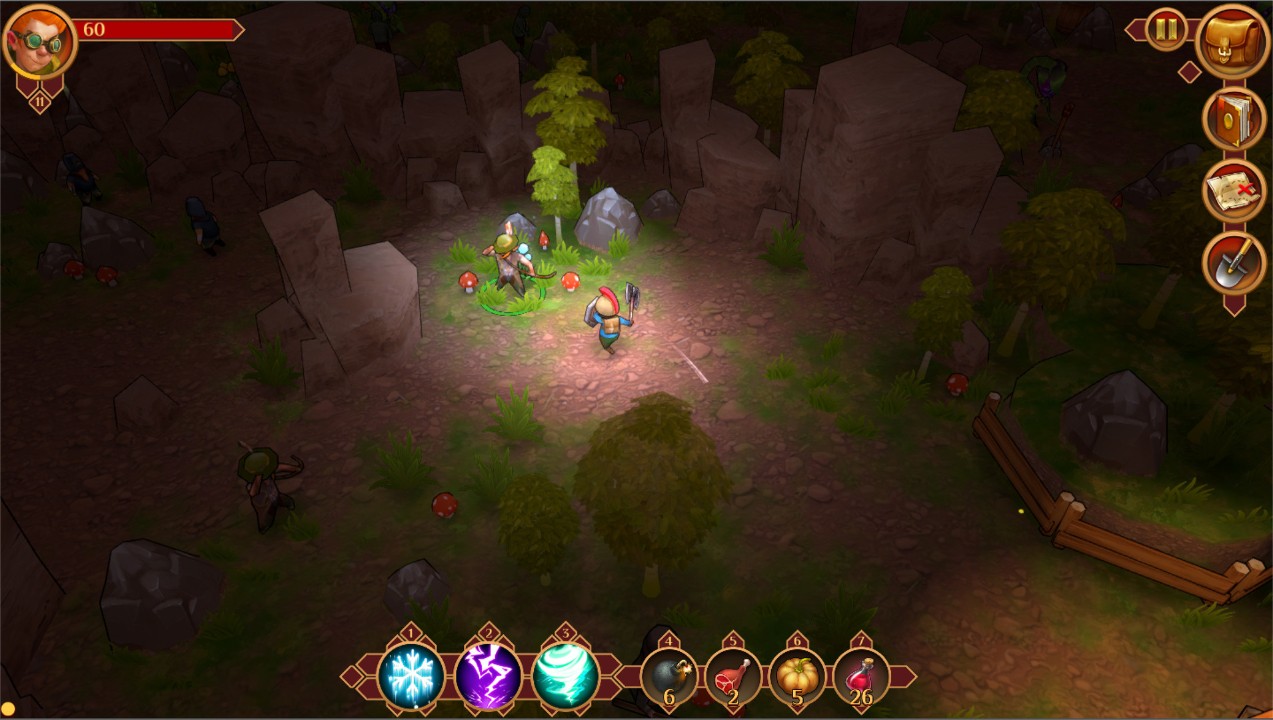Show the treasure map

click(x=1233, y=190)
